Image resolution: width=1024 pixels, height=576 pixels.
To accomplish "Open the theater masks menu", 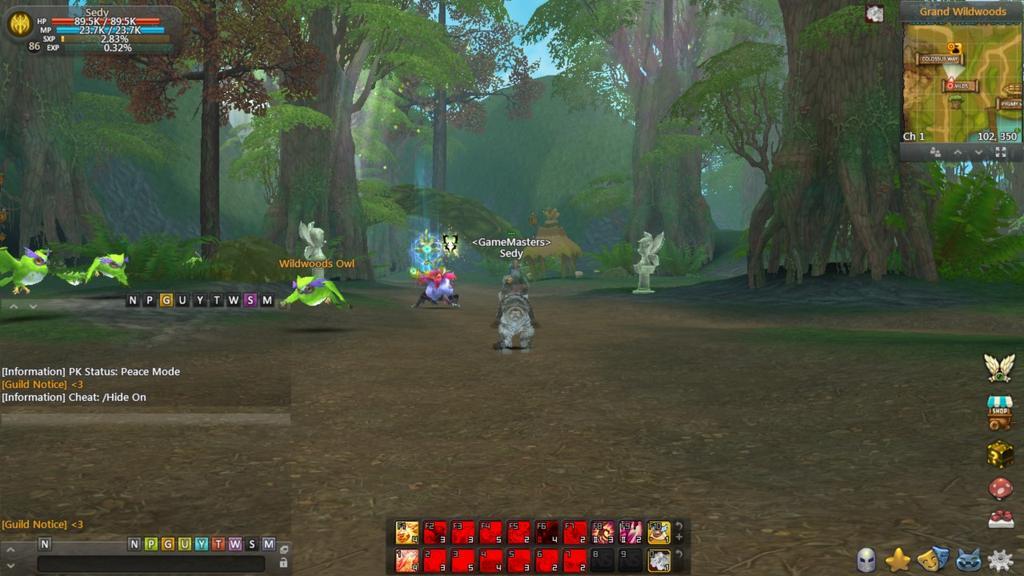I will coord(933,559).
